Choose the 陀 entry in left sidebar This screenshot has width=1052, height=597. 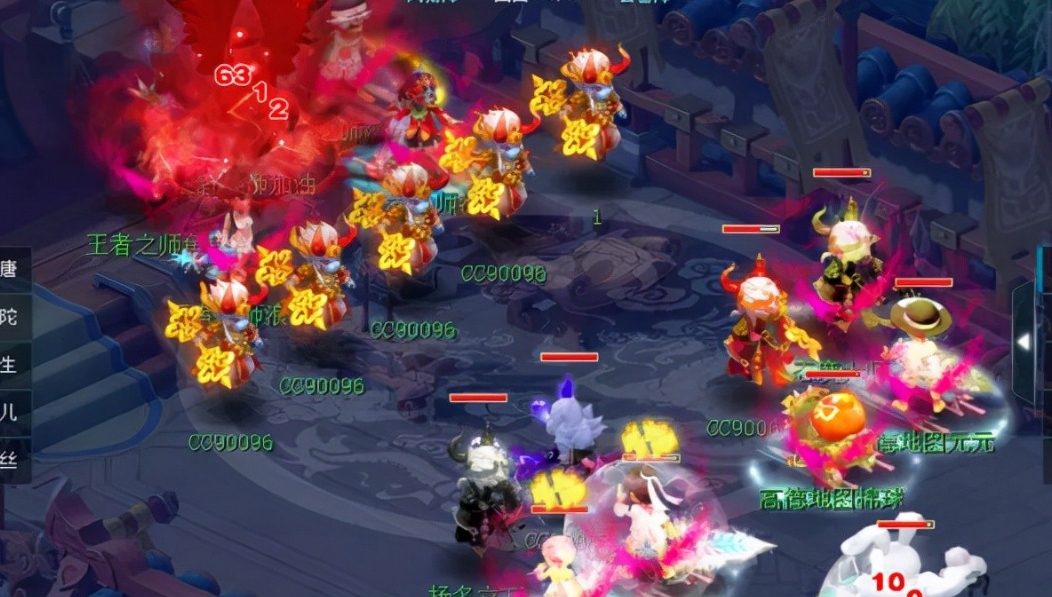[x=12, y=317]
